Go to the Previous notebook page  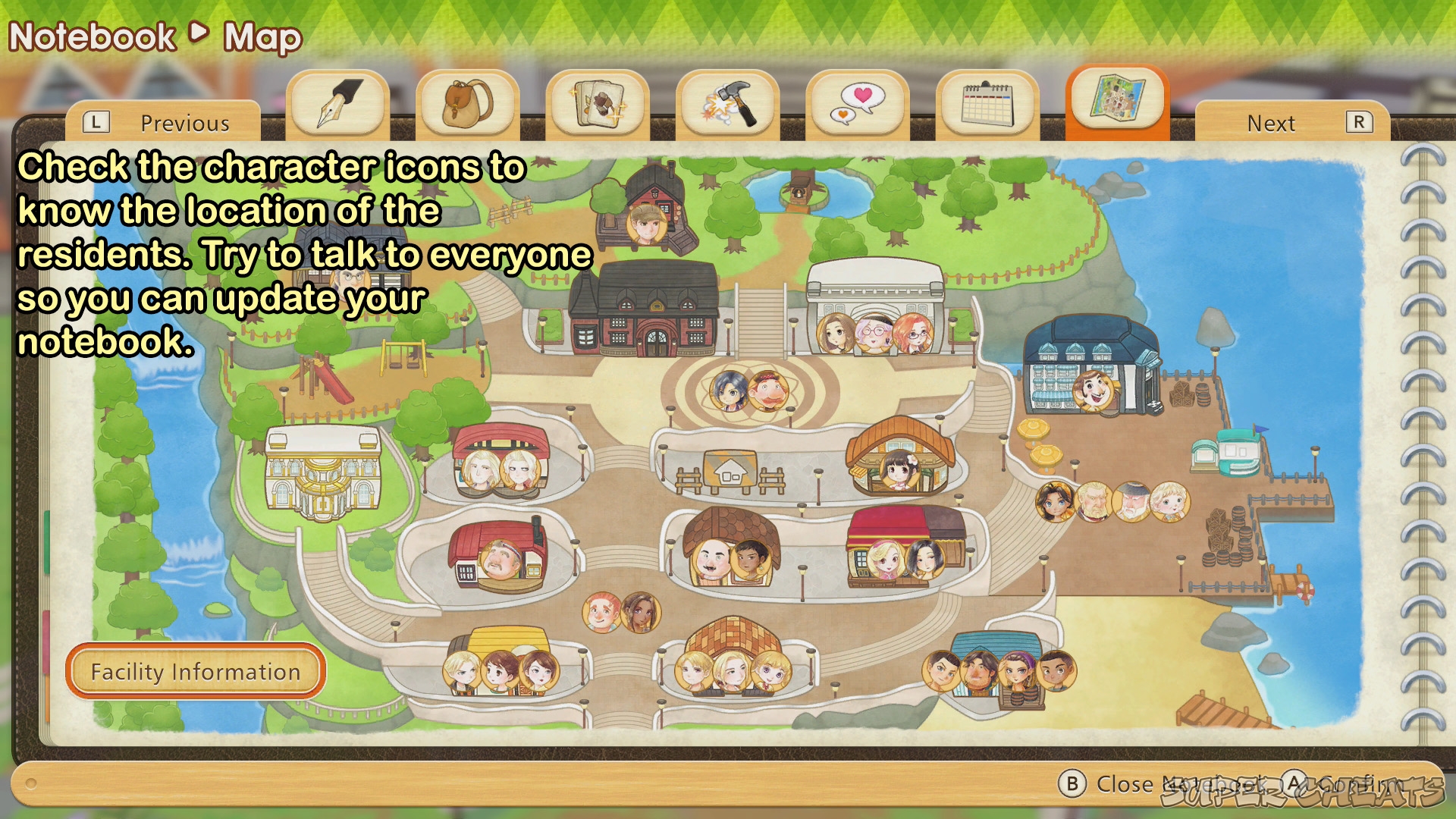coord(163,123)
